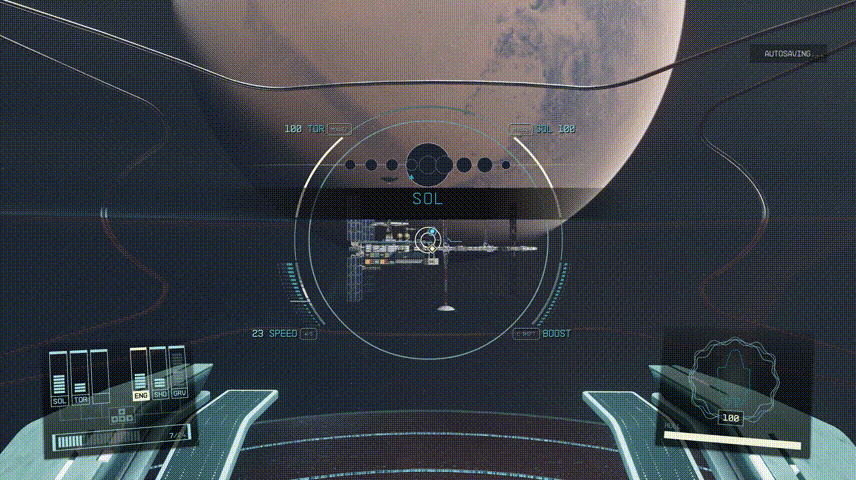This screenshot has width=856, height=480.
Task: Select the target reticle over the station
Action: point(428,241)
